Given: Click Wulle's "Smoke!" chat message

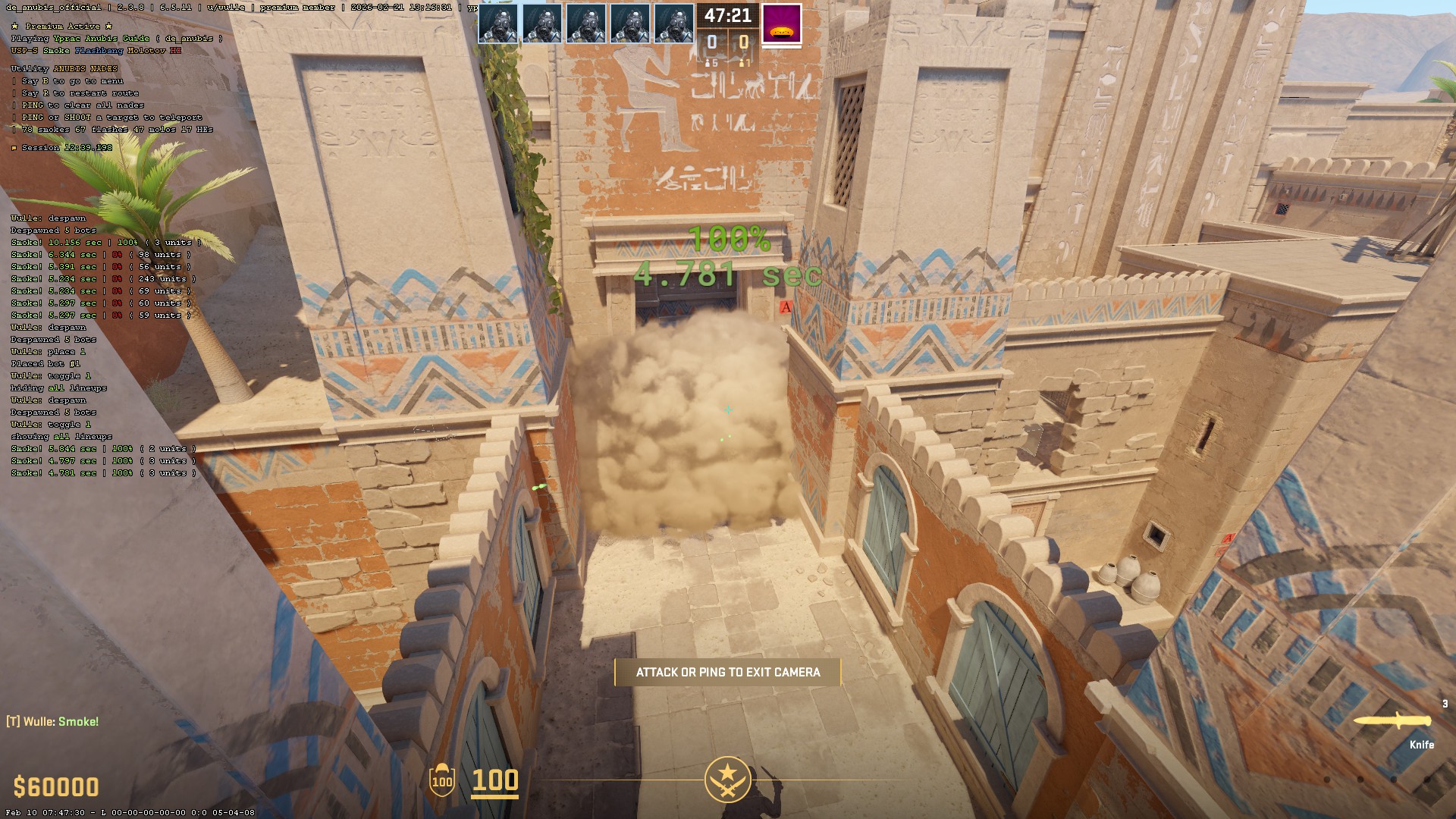Looking at the screenshot, I should [53, 722].
